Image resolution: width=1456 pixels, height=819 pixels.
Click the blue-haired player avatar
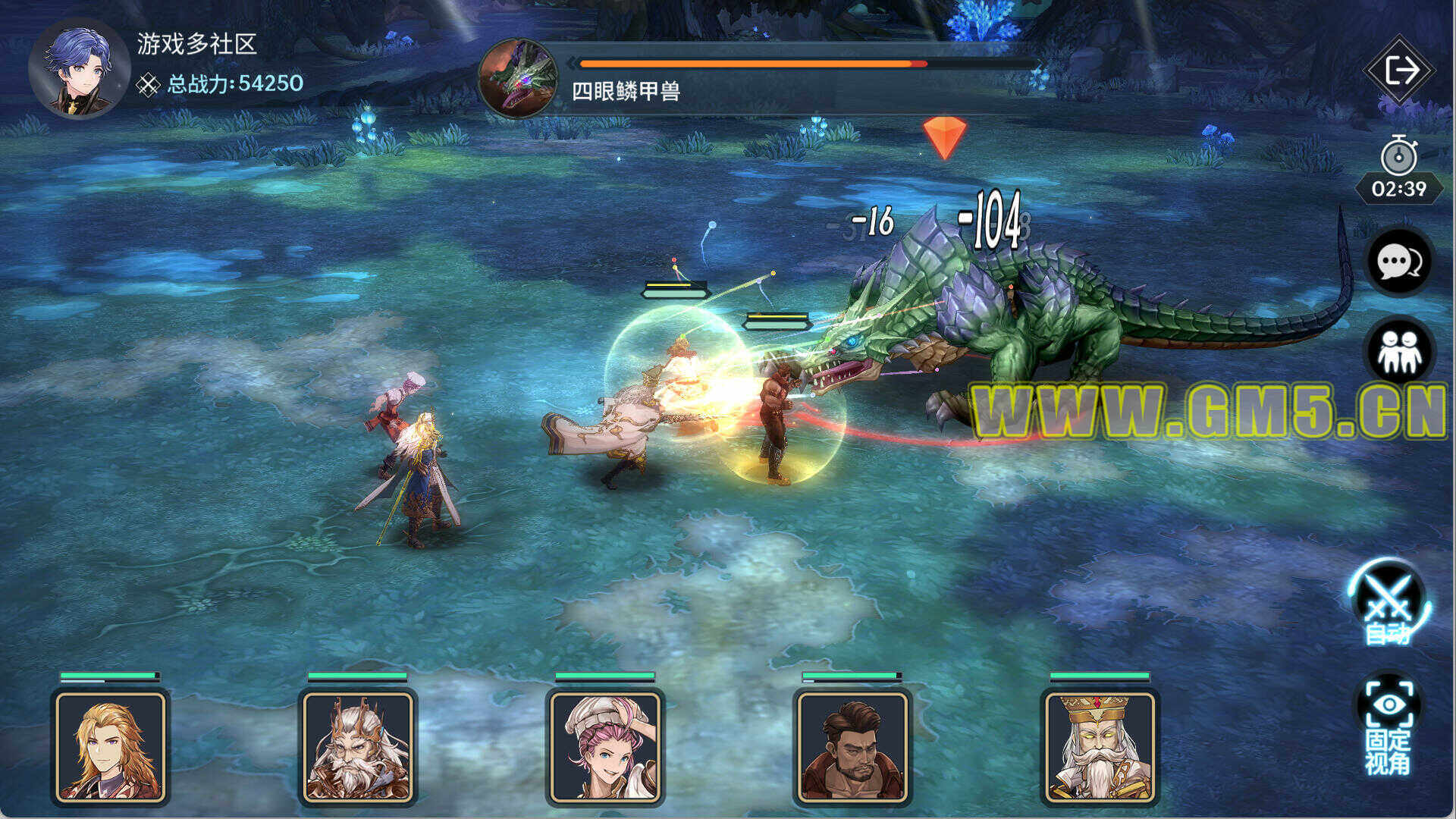point(79,69)
